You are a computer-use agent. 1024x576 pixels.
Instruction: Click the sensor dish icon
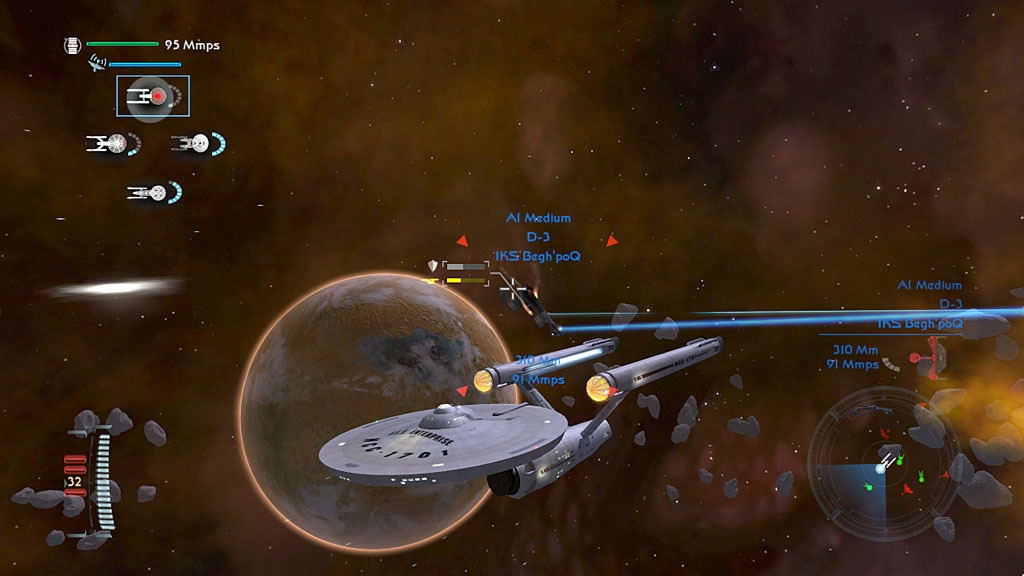pos(97,63)
